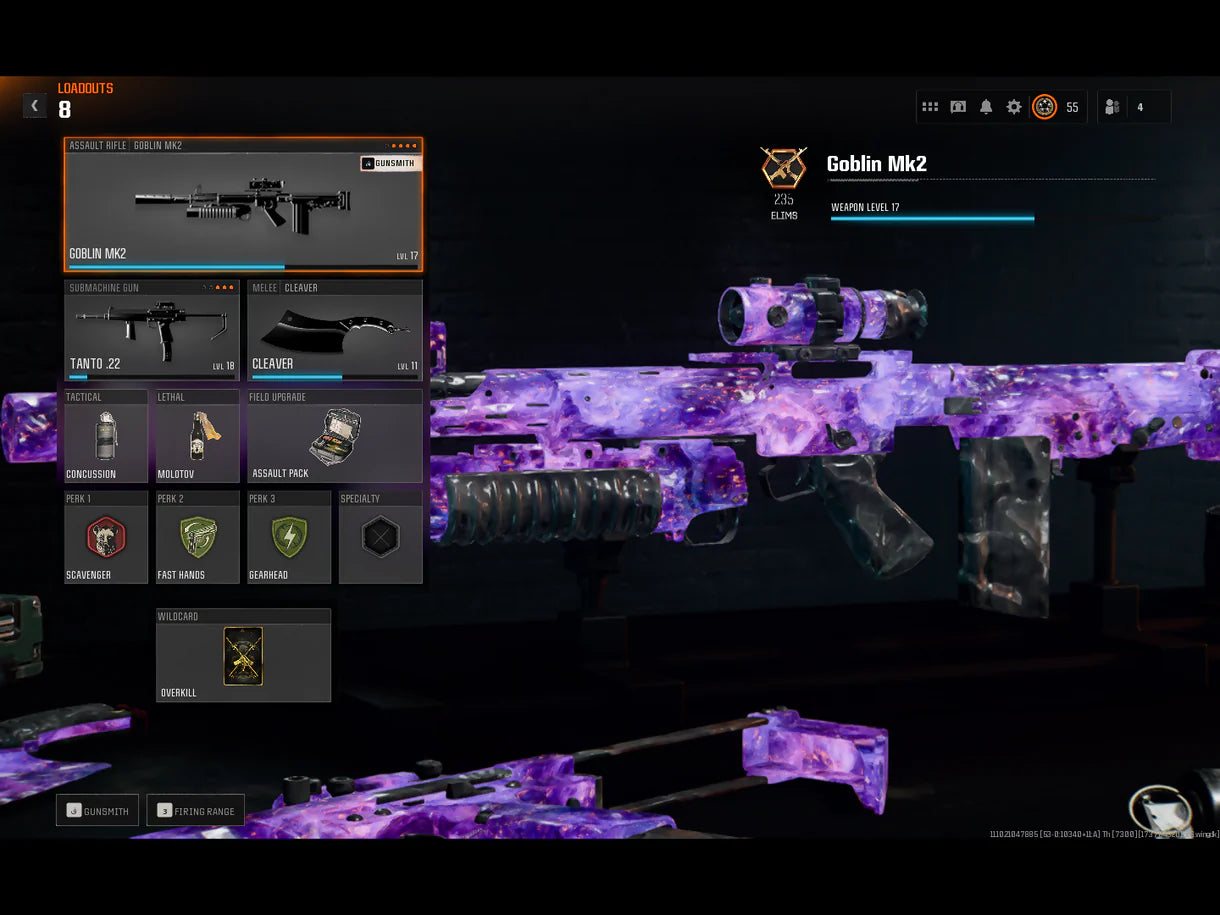Open settings with the gear icon
The width and height of the screenshot is (1220, 915).
tap(1014, 107)
